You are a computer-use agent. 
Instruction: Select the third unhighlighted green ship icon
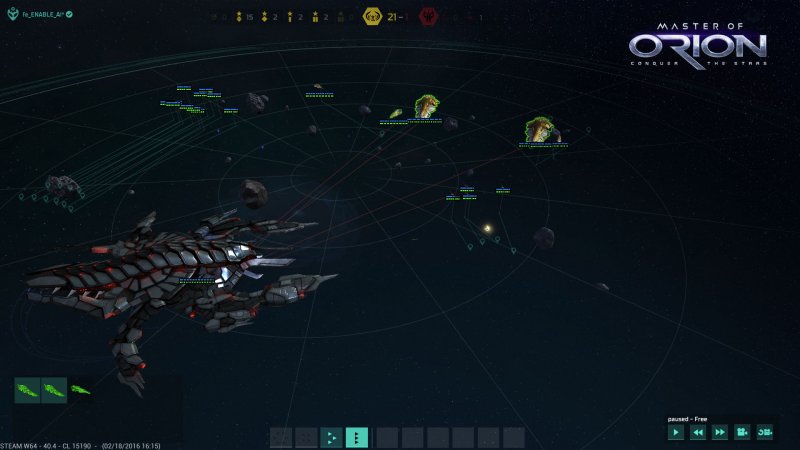tap(80, 389)
